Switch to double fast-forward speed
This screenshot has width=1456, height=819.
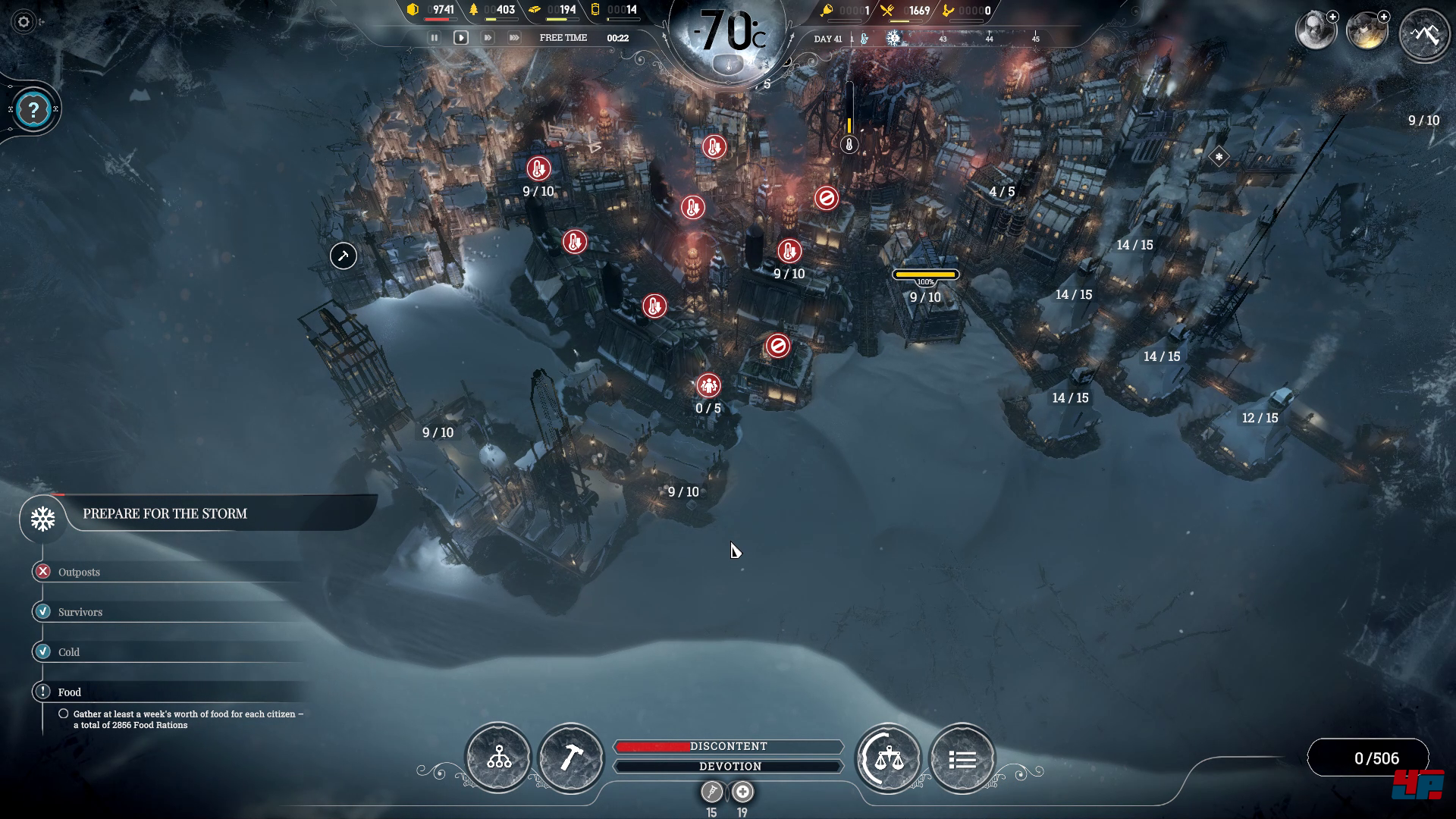[x=488, y=38]
